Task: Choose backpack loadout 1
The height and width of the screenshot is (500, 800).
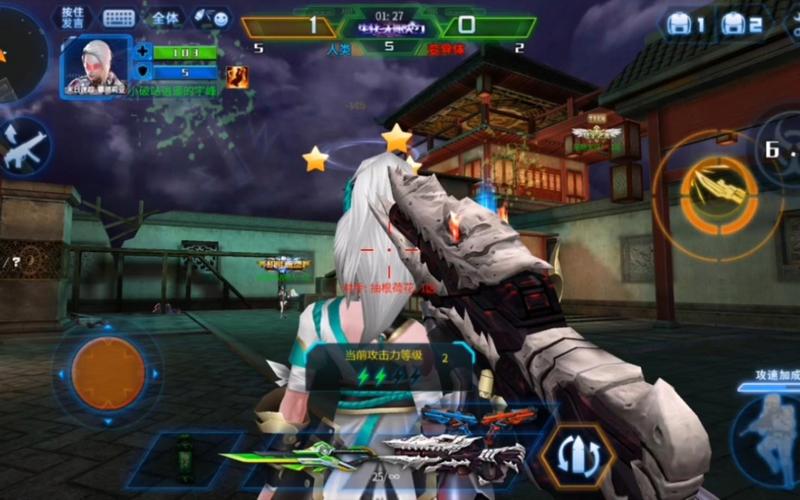Action: tap(686, 23)
